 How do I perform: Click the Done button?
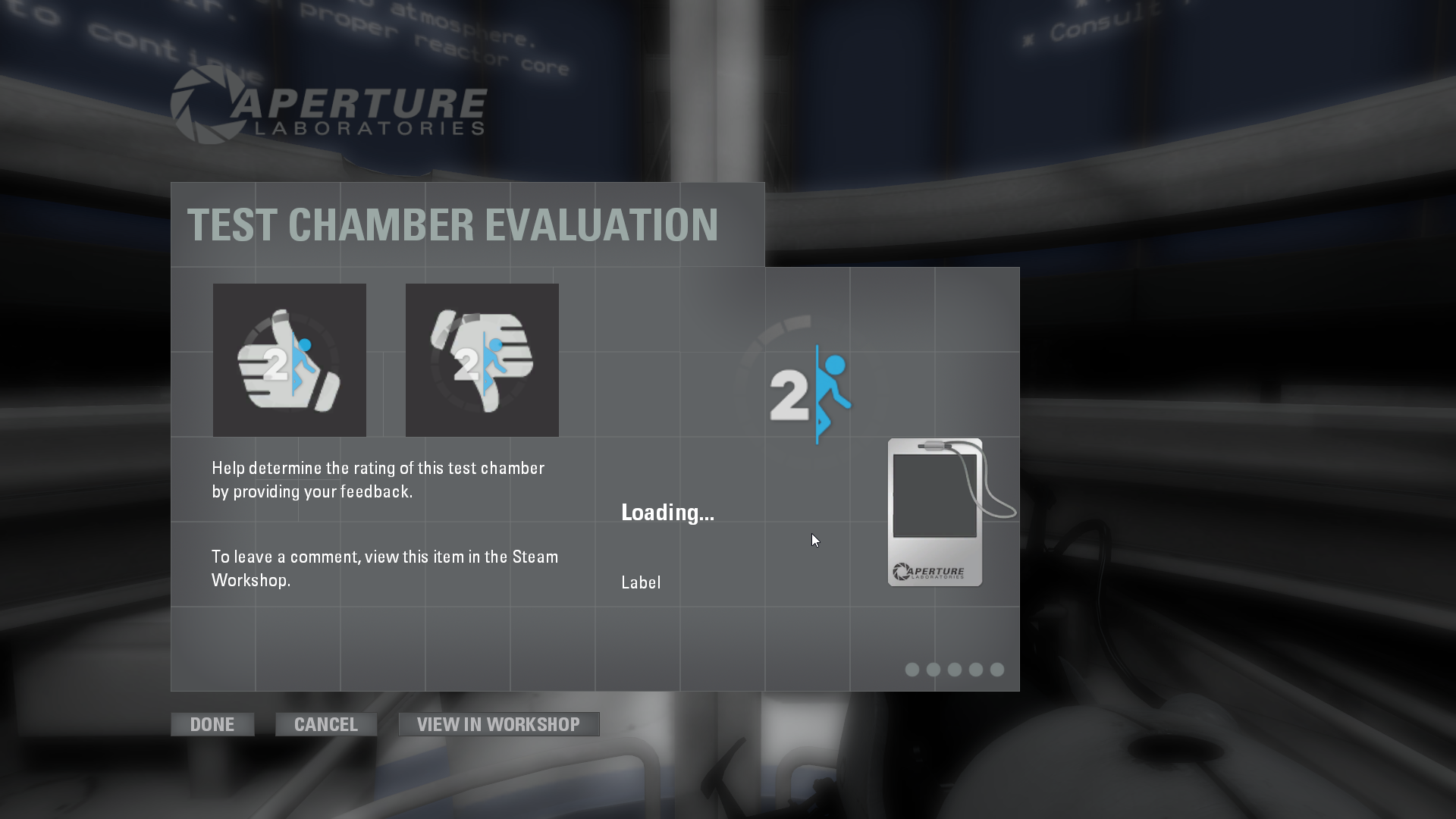[x=212, y=723]
